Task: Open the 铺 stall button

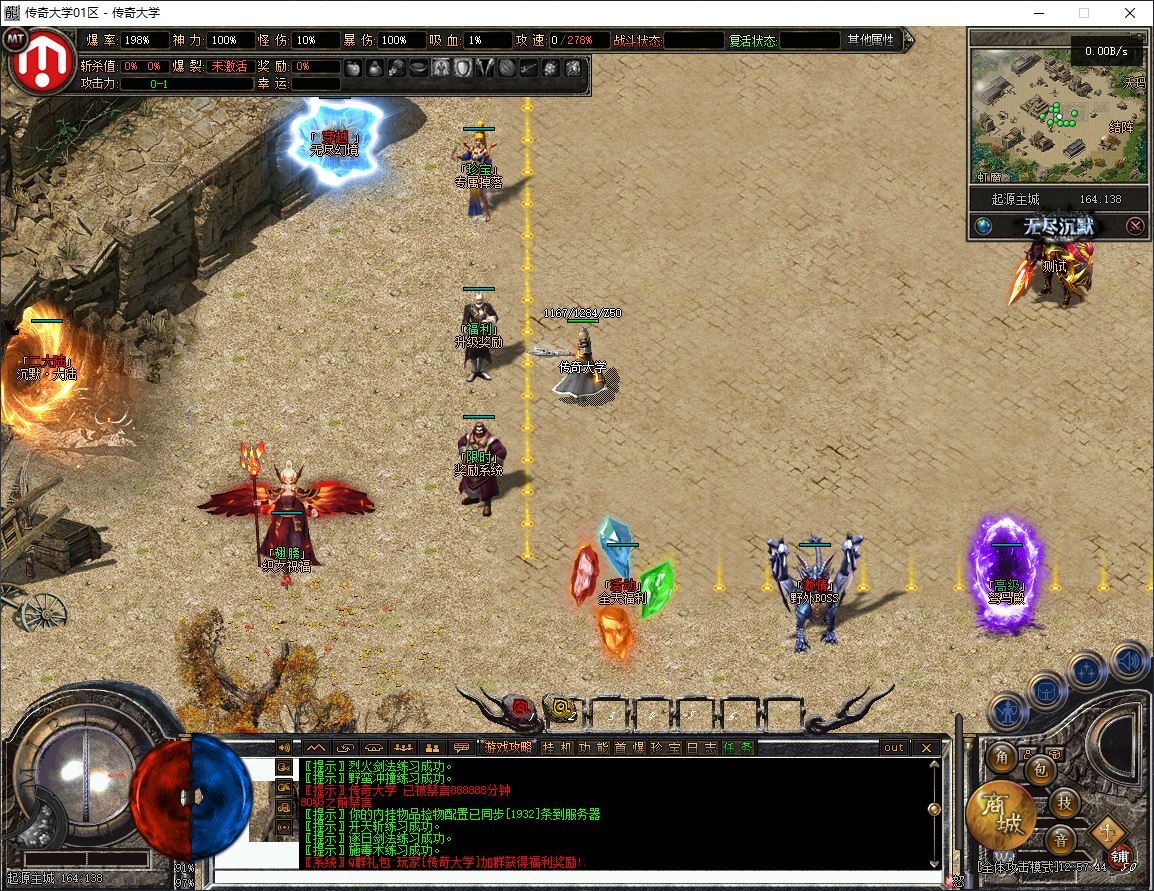Action: 1120,858
